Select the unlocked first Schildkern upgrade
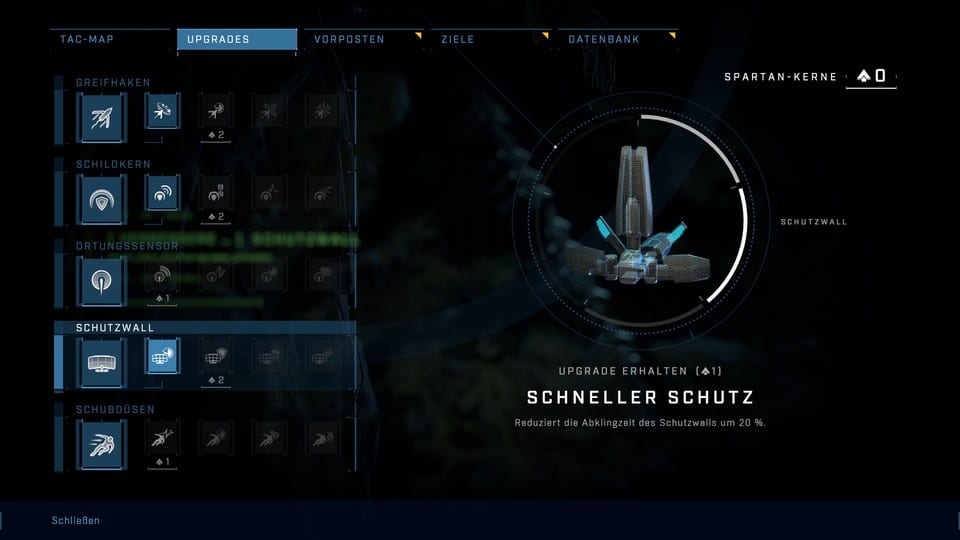 [162, 194]
